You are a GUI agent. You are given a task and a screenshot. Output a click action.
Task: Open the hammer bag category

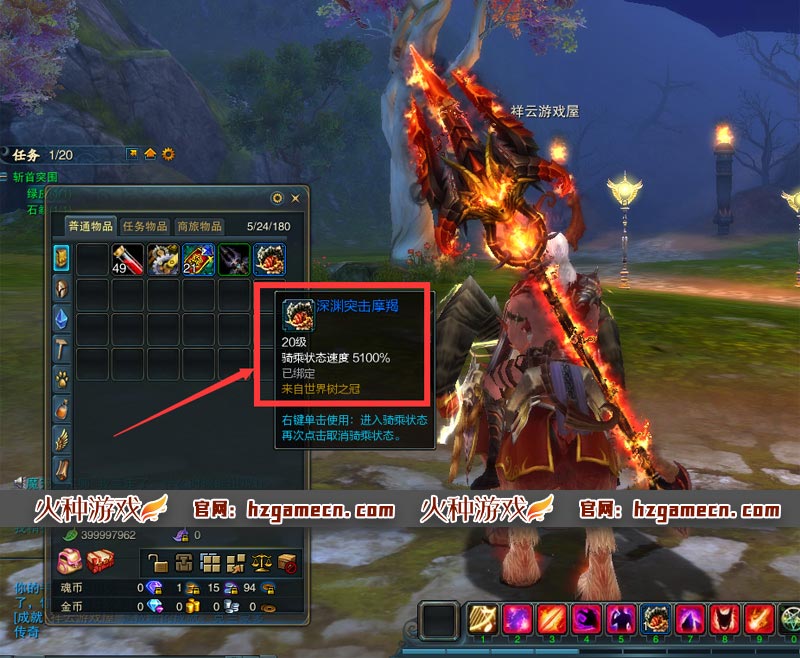[62, 348]
